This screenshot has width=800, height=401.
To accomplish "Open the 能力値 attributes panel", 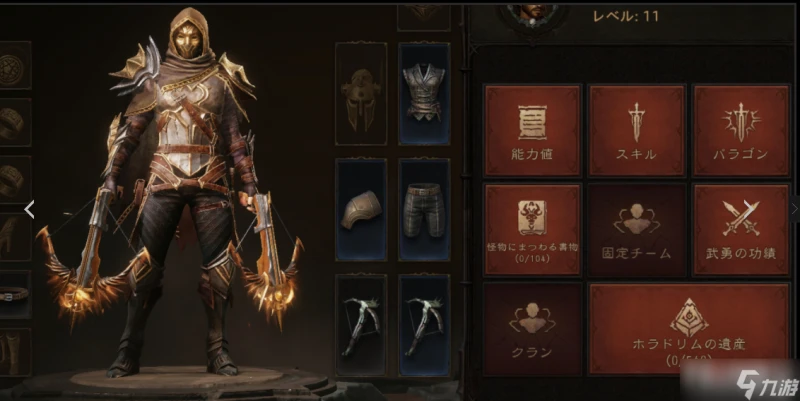I will coord(532,131).
